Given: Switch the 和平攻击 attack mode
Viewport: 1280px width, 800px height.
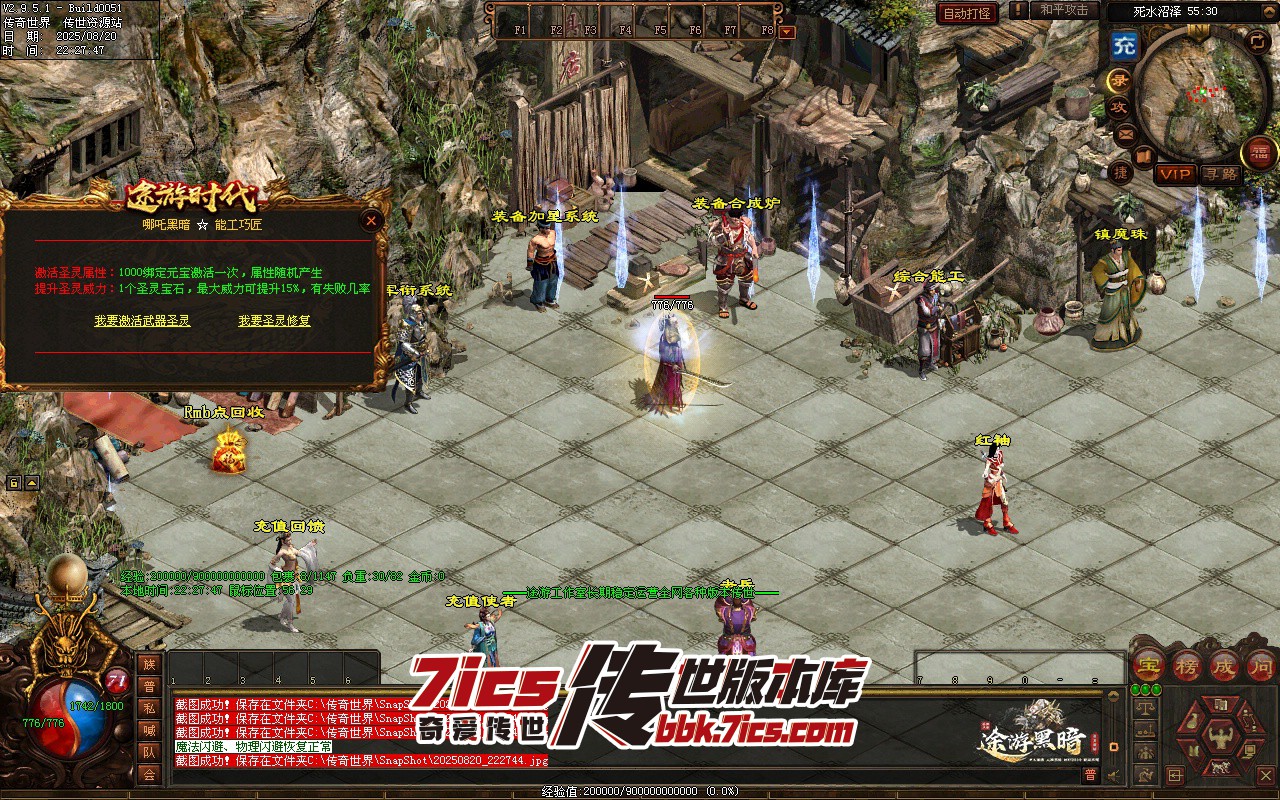Looking at the screenshot, I should (x=1064, y=11).
